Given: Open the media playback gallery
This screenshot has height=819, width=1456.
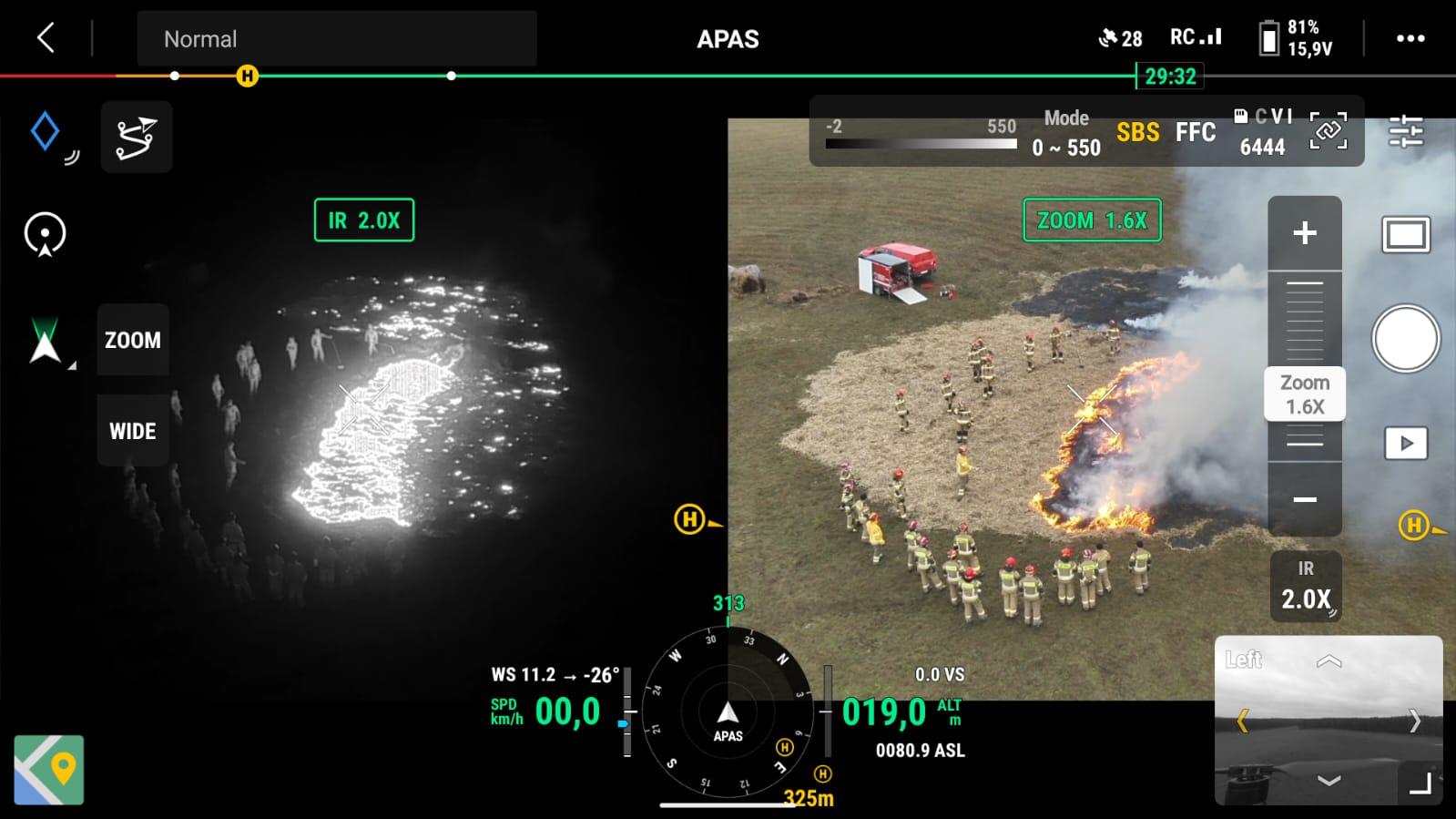Looking at the screenshot, I should 1405,444.
